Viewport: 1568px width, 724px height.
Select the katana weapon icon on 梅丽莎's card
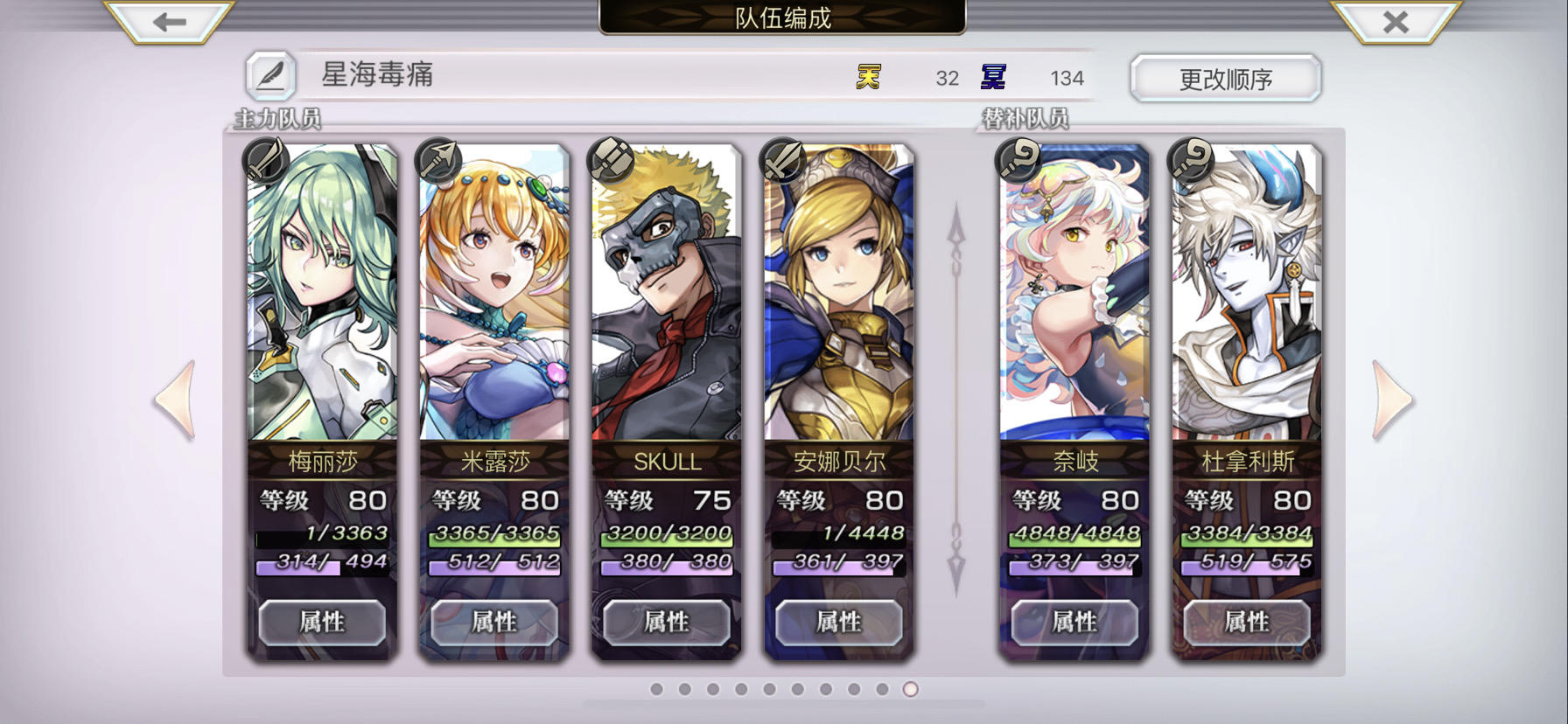(264, 159)
